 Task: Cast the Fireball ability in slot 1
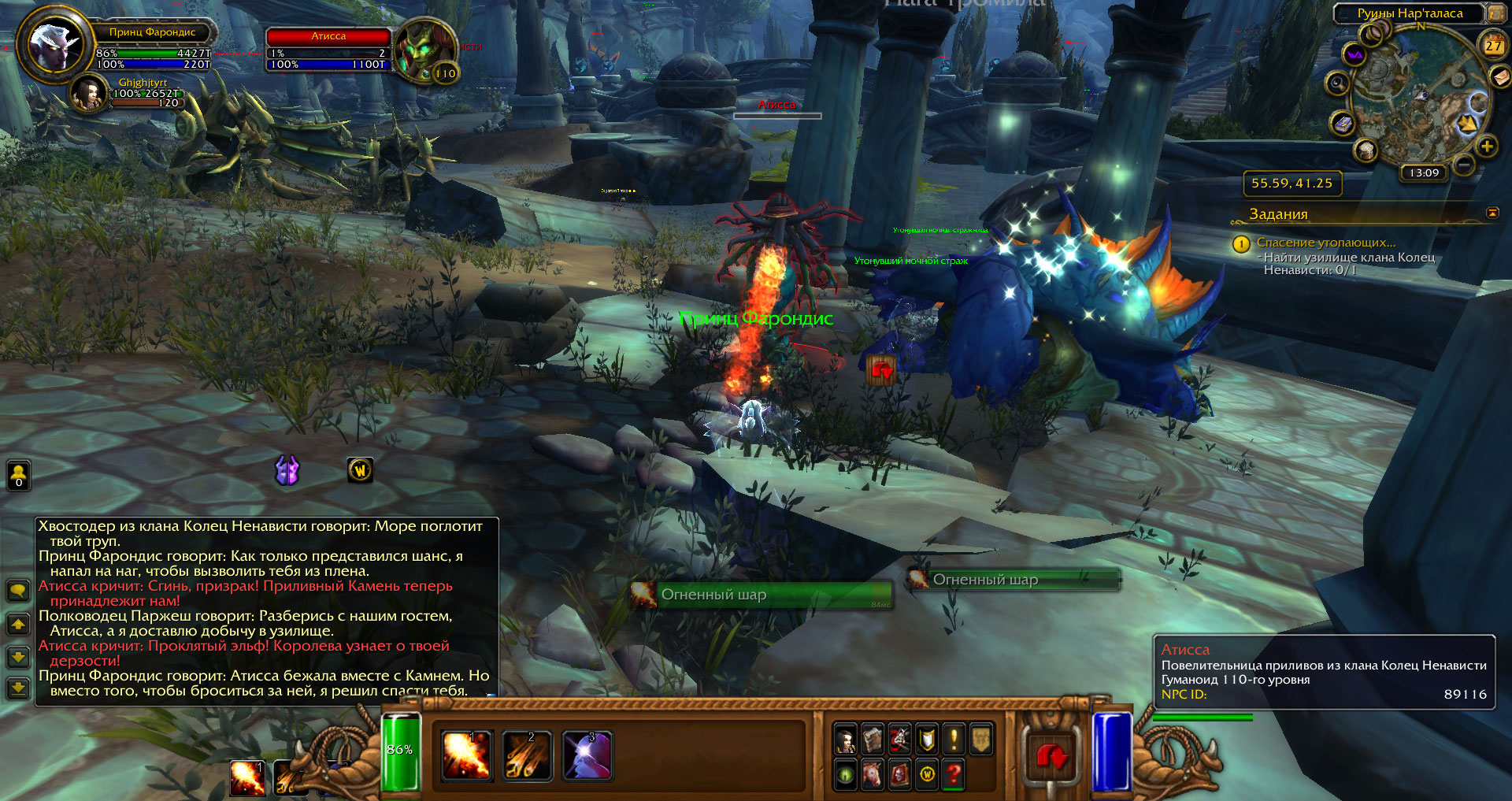[x=467, y=755]
